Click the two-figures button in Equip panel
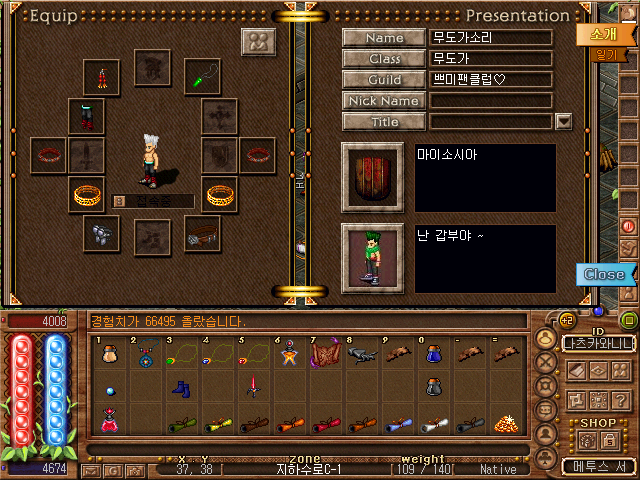Viewport: 640px width, 480px height. pos(259,42)
